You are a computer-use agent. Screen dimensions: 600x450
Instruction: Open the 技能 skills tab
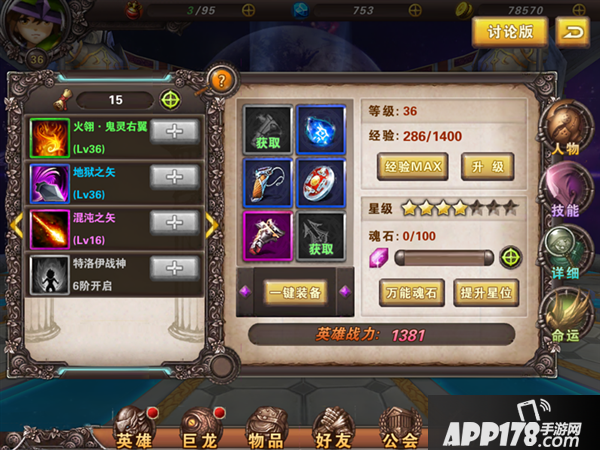coord(564,192)
